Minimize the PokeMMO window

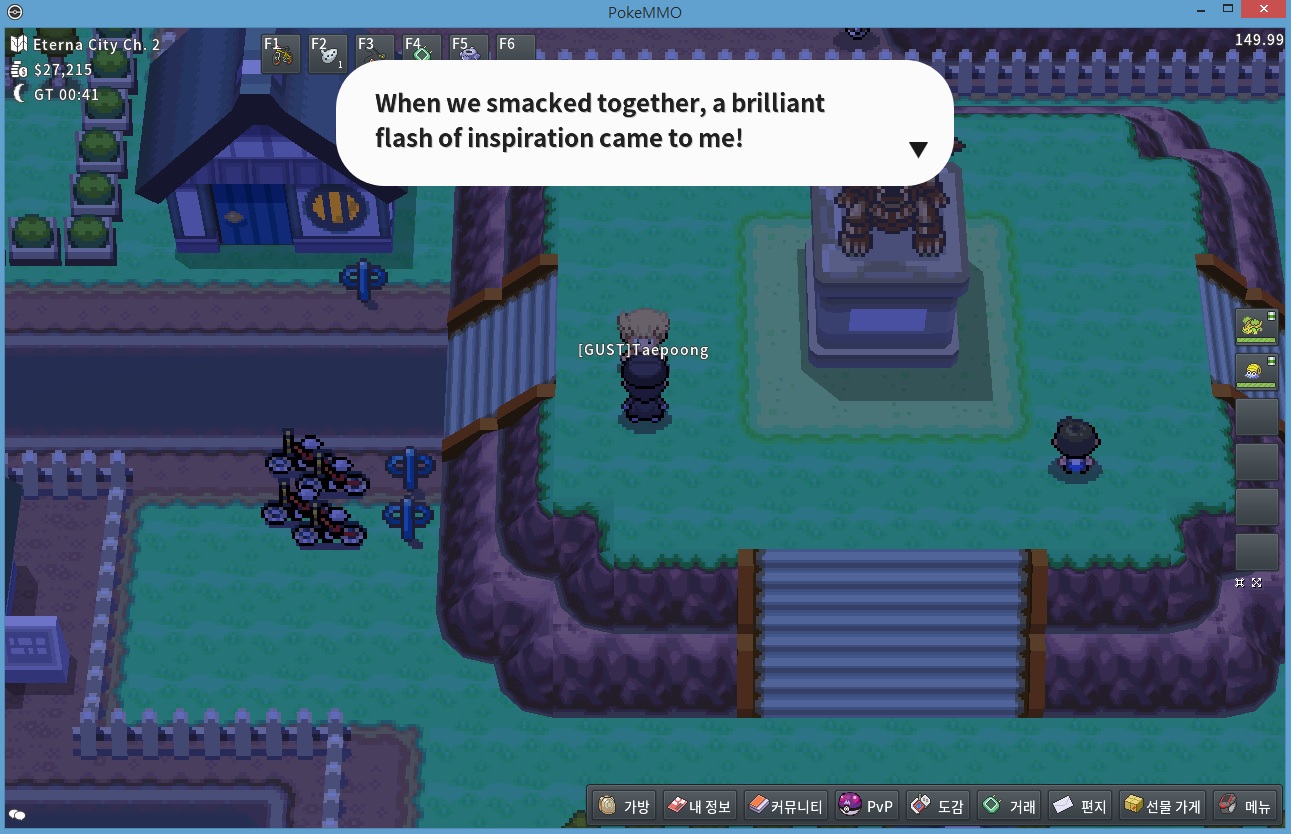point(1201,9)
